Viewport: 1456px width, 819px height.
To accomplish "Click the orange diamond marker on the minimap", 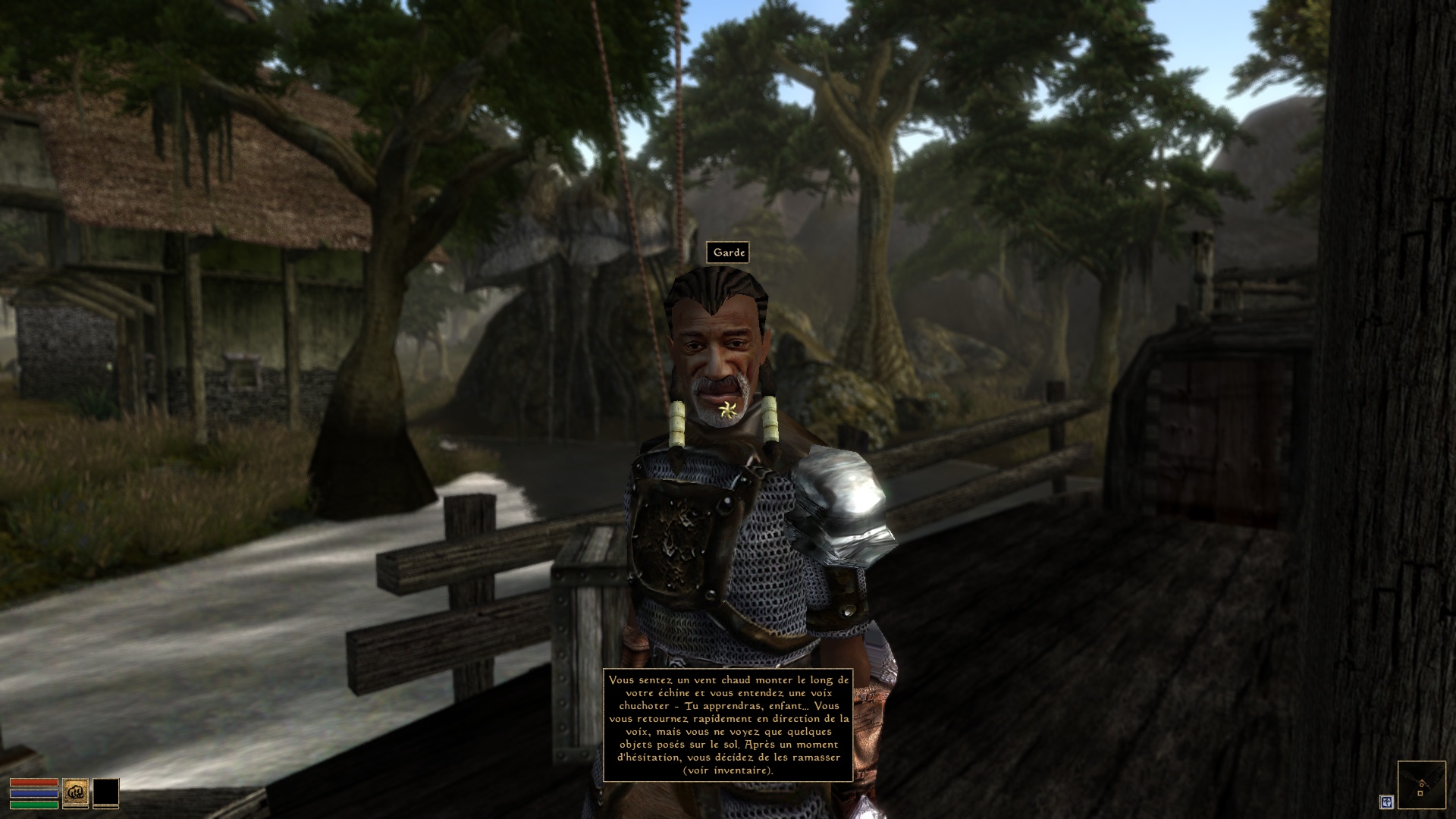I will click(x=1422, y=783).
